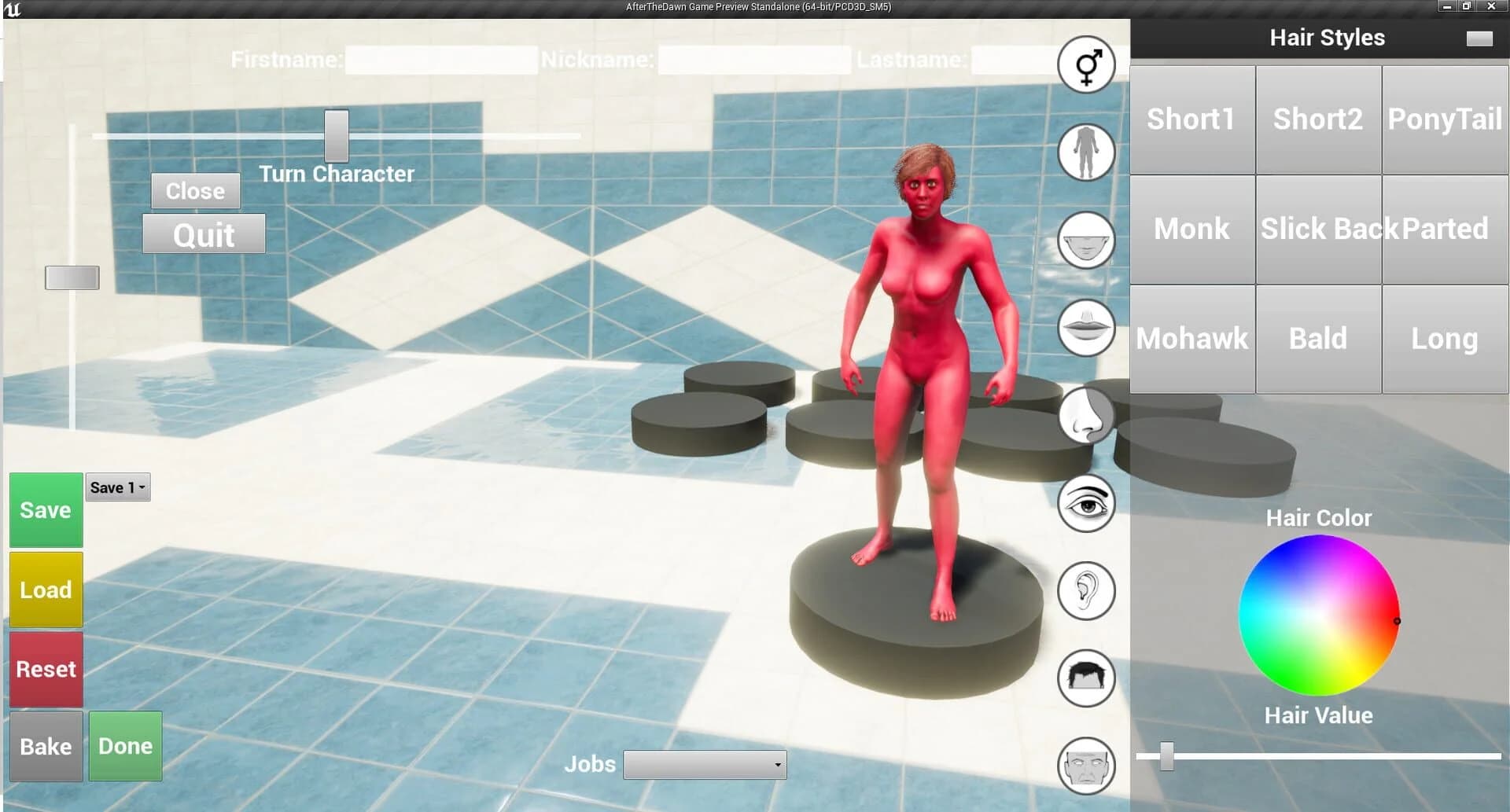Pick a color on the Hair Color wheel
The image size is (1510, 812).
pos(1318,615)
